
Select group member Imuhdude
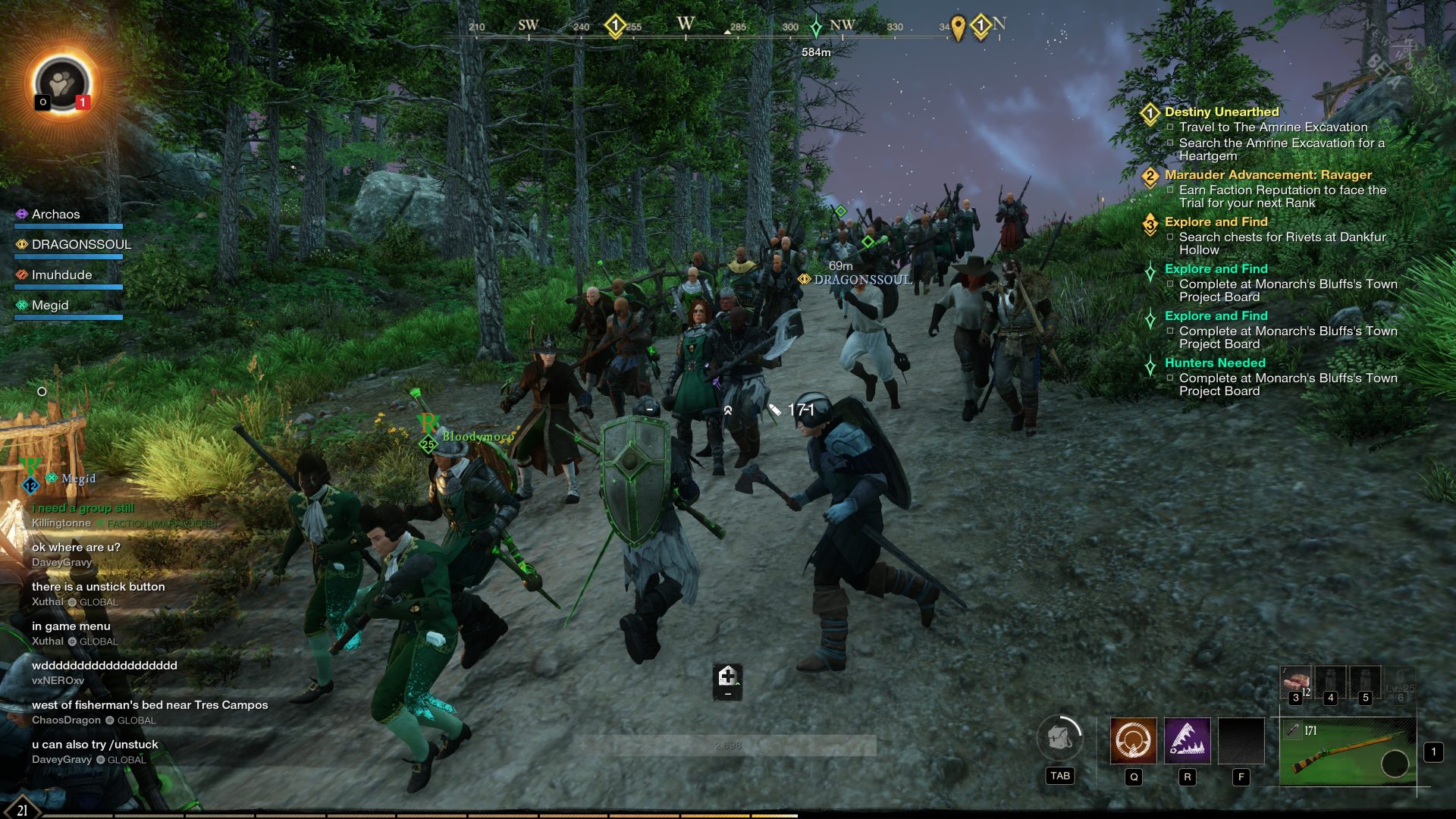pyautogui.click(x=61, y=275)
